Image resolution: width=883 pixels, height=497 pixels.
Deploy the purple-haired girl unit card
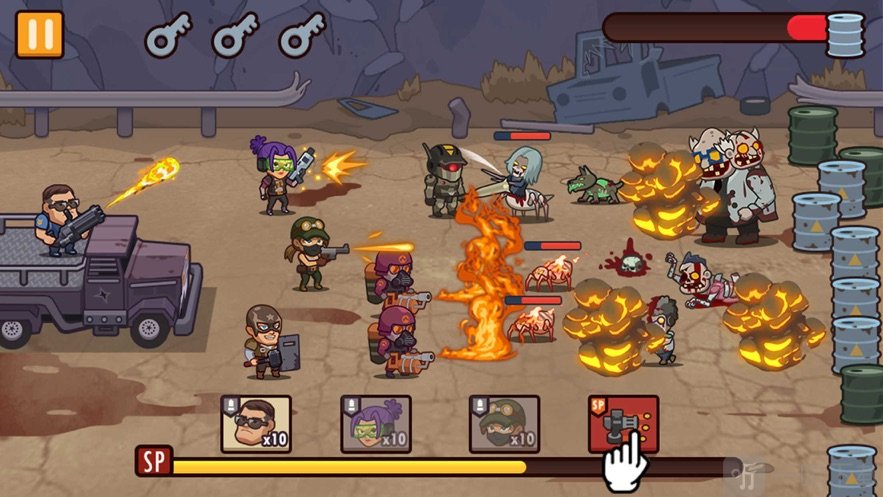point(376,424)
